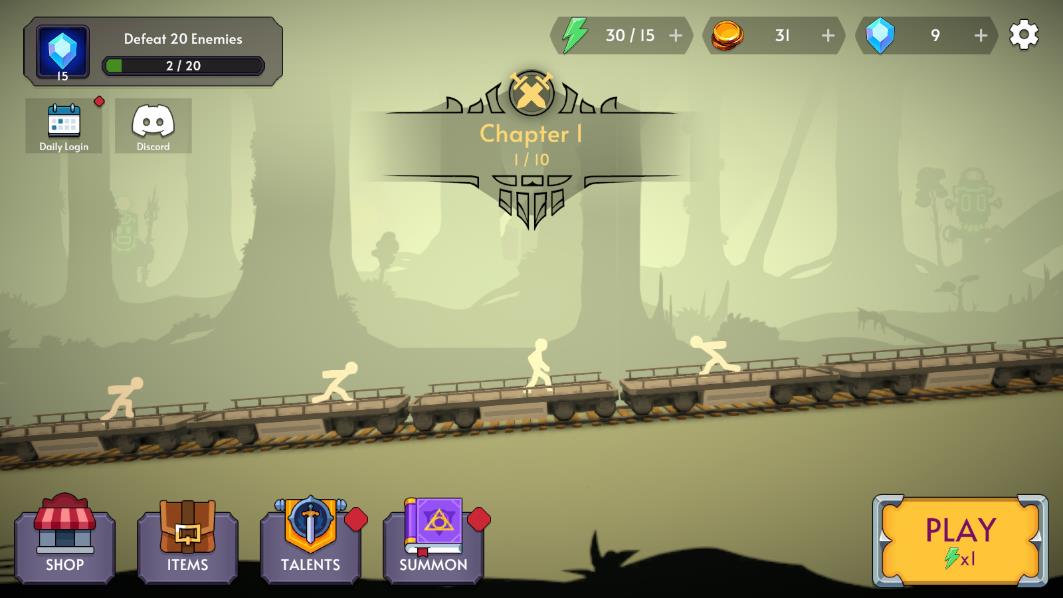Image resolution: width=1063 pixels, height=598 pixels.
Task: Add more coins with the plus button
Action: coord(828,36)
